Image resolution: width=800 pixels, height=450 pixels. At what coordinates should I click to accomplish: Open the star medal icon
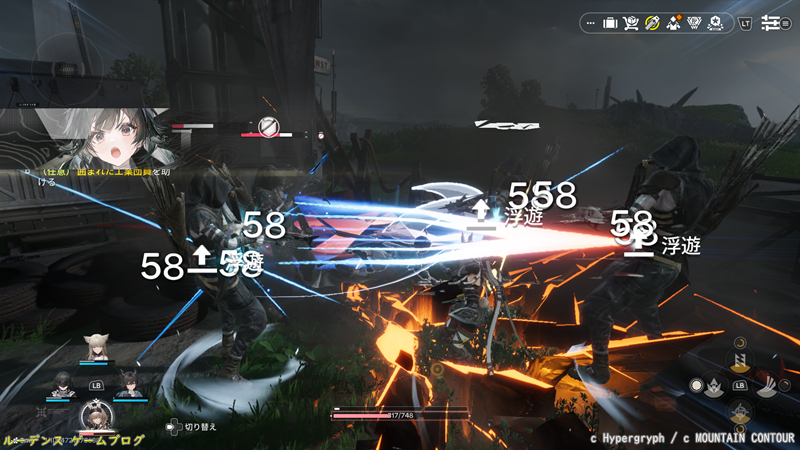[716, 22]
